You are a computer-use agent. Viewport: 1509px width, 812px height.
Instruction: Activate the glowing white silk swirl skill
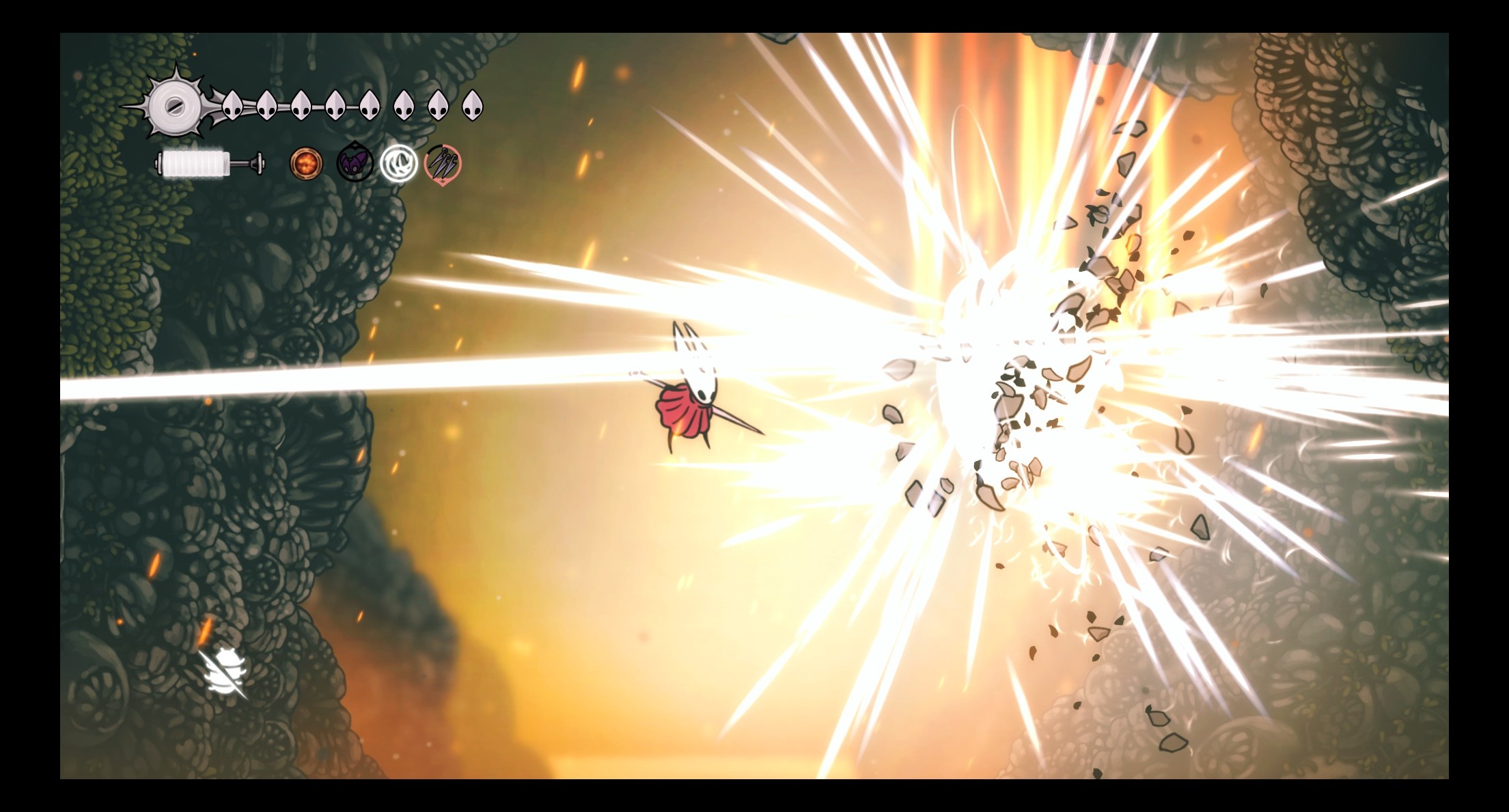click(399, 164)
